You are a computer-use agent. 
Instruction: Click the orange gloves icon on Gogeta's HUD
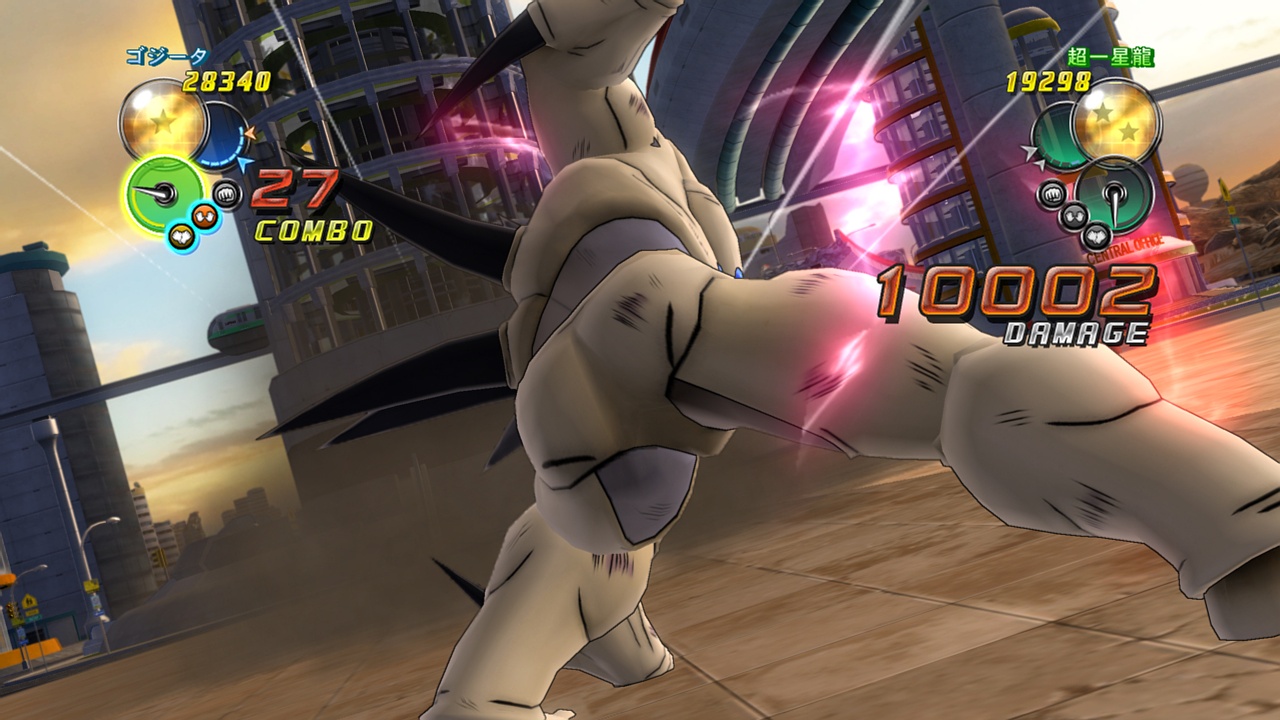tap(204, 215)
